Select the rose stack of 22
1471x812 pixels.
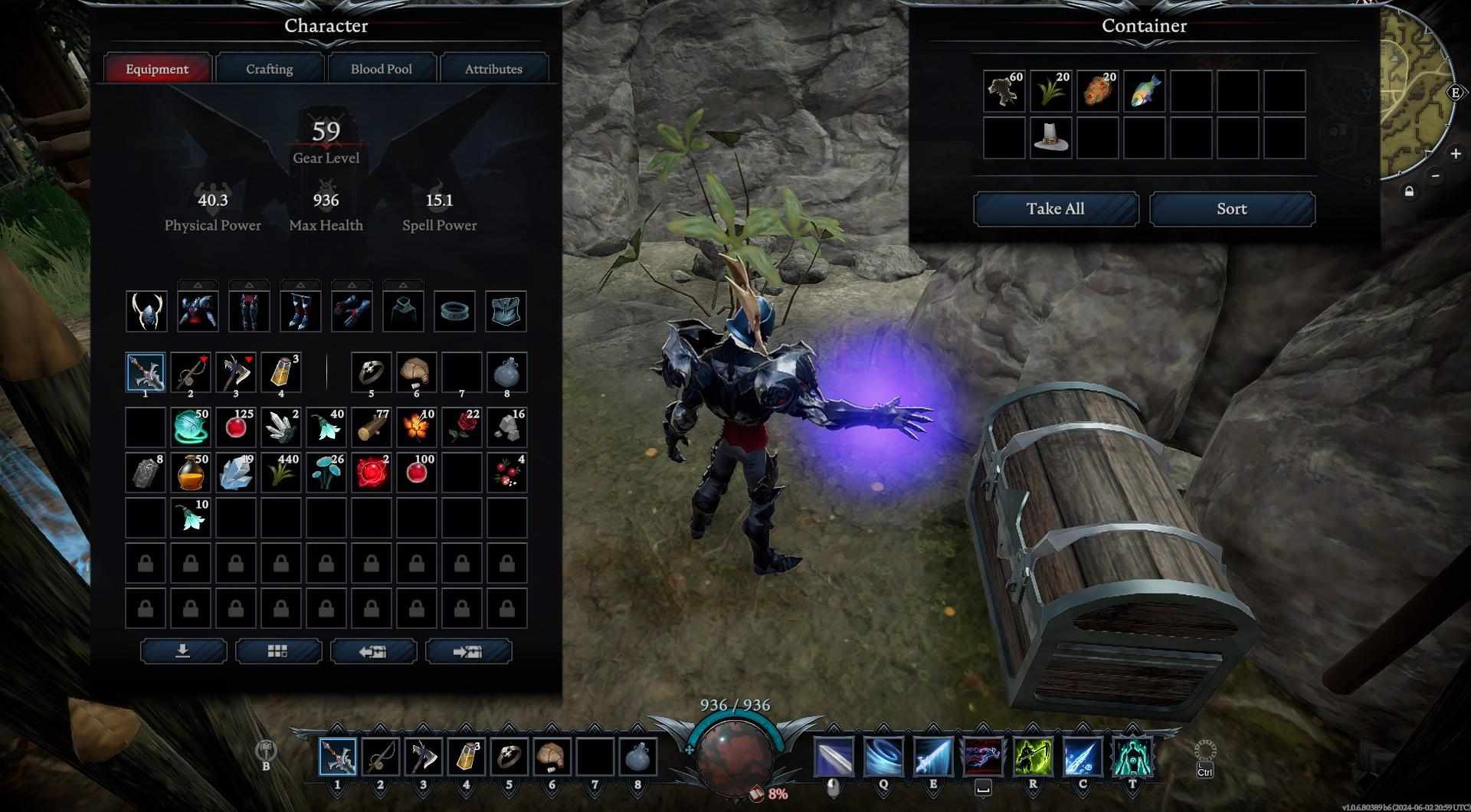[x=461, y=427]
